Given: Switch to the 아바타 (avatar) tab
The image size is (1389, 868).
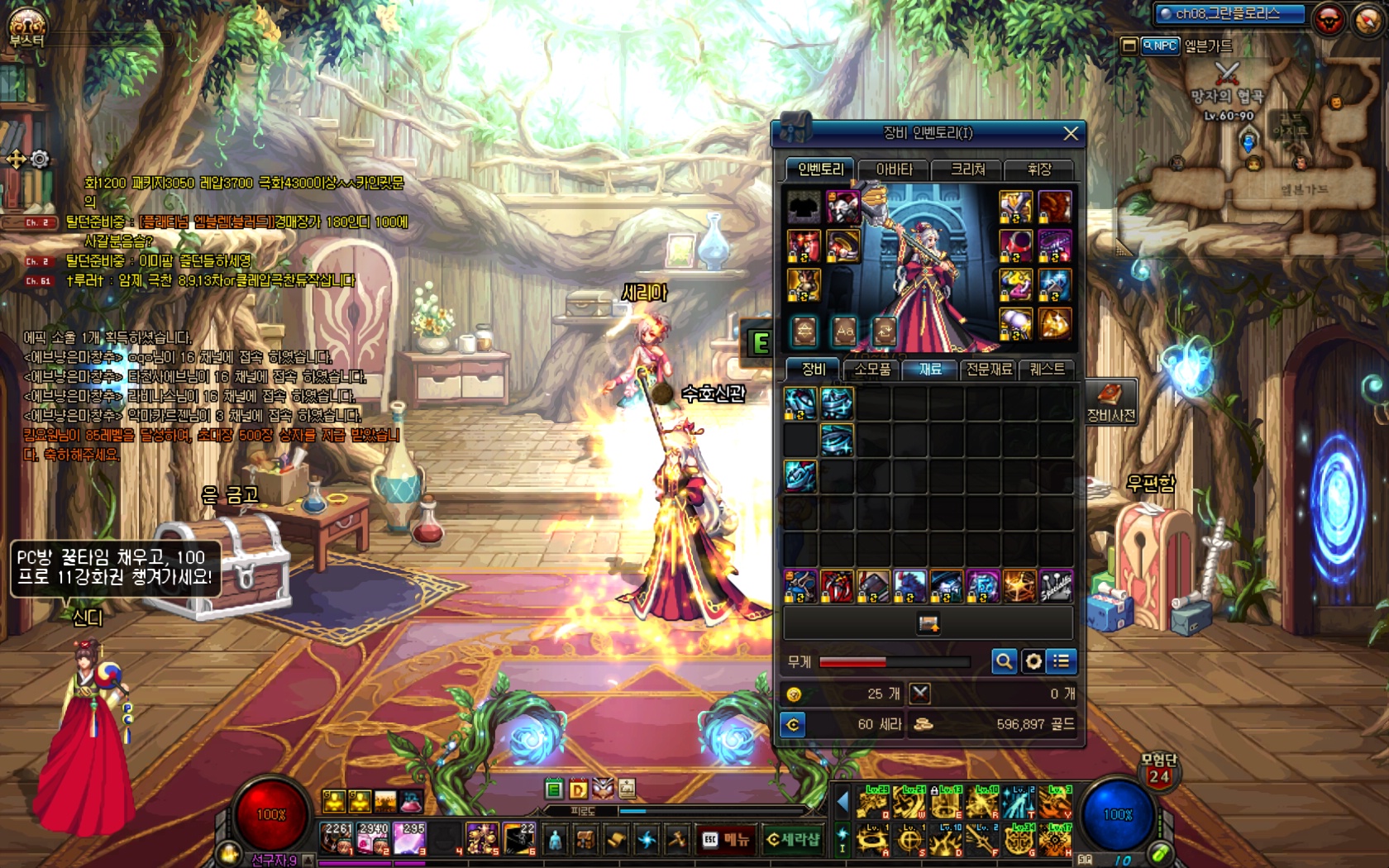Looking at the screenshot, I should [894, 169].
